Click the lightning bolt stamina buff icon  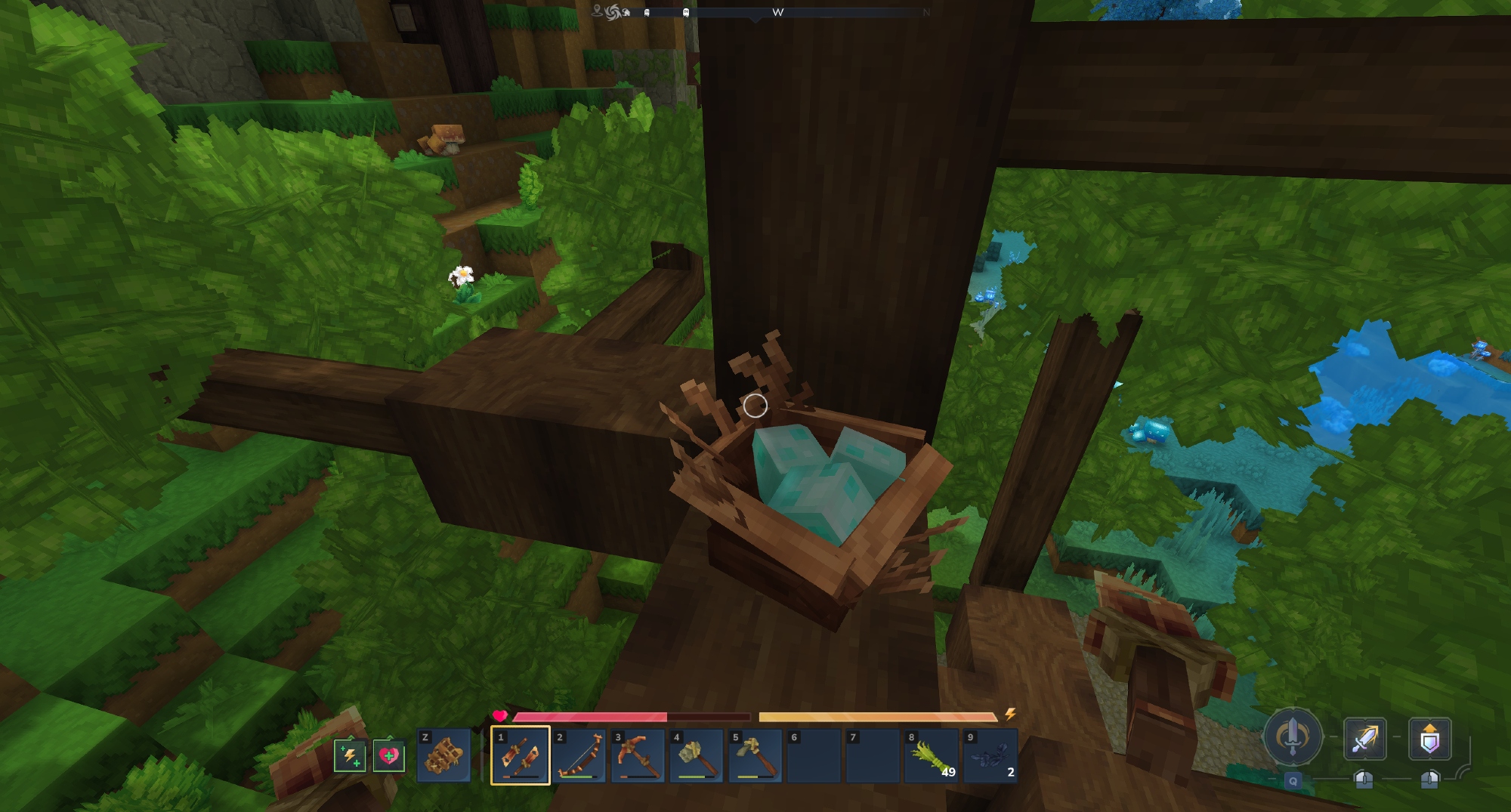click(x=350, y=755)
